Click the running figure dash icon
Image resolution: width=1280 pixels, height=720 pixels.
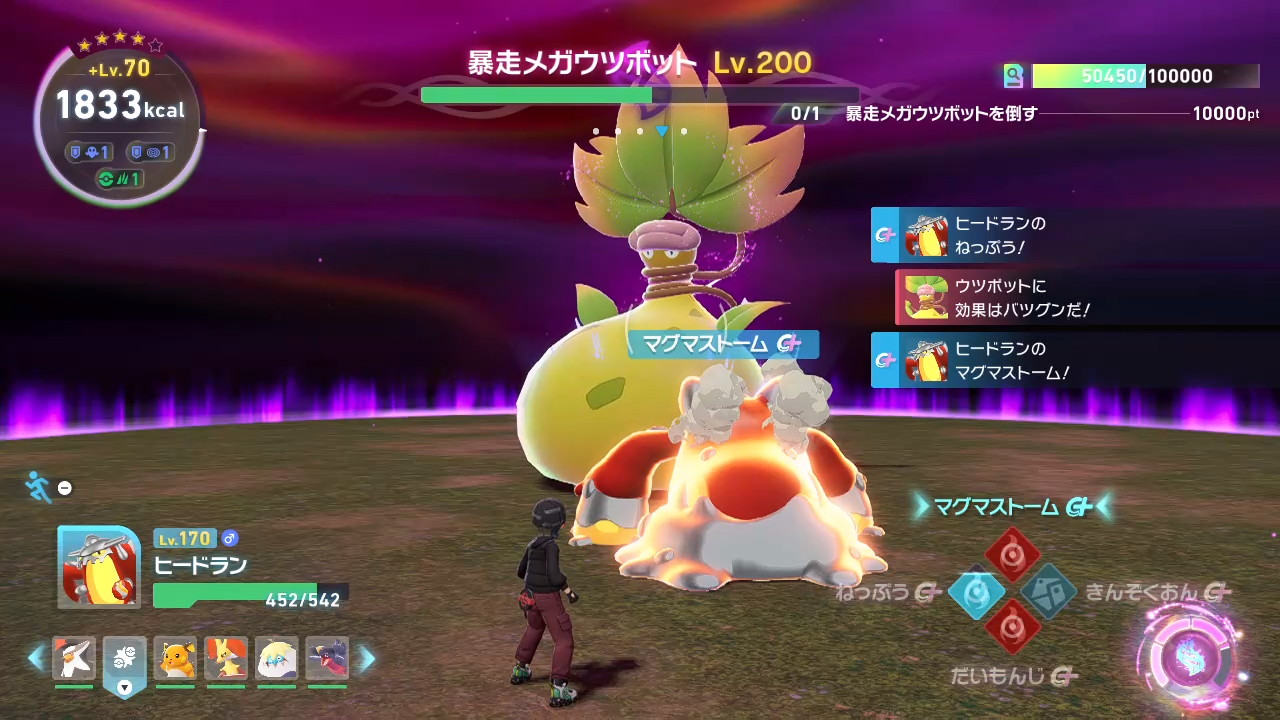[x=39, y=487]
